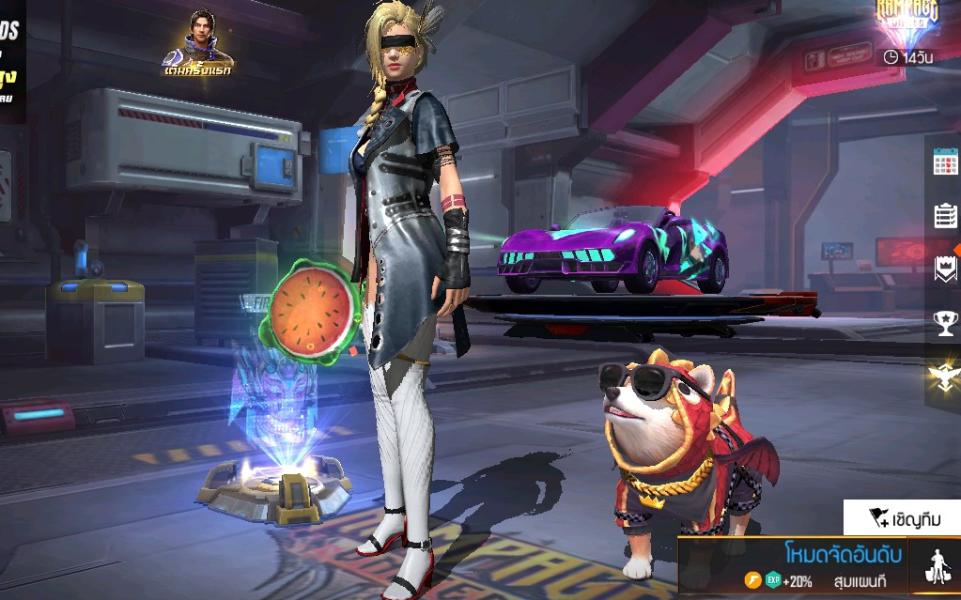Image resolution: width=961 pixels, height=600 pixels.
Task: Open the clipboard missions icon
Action: [945, 215]
